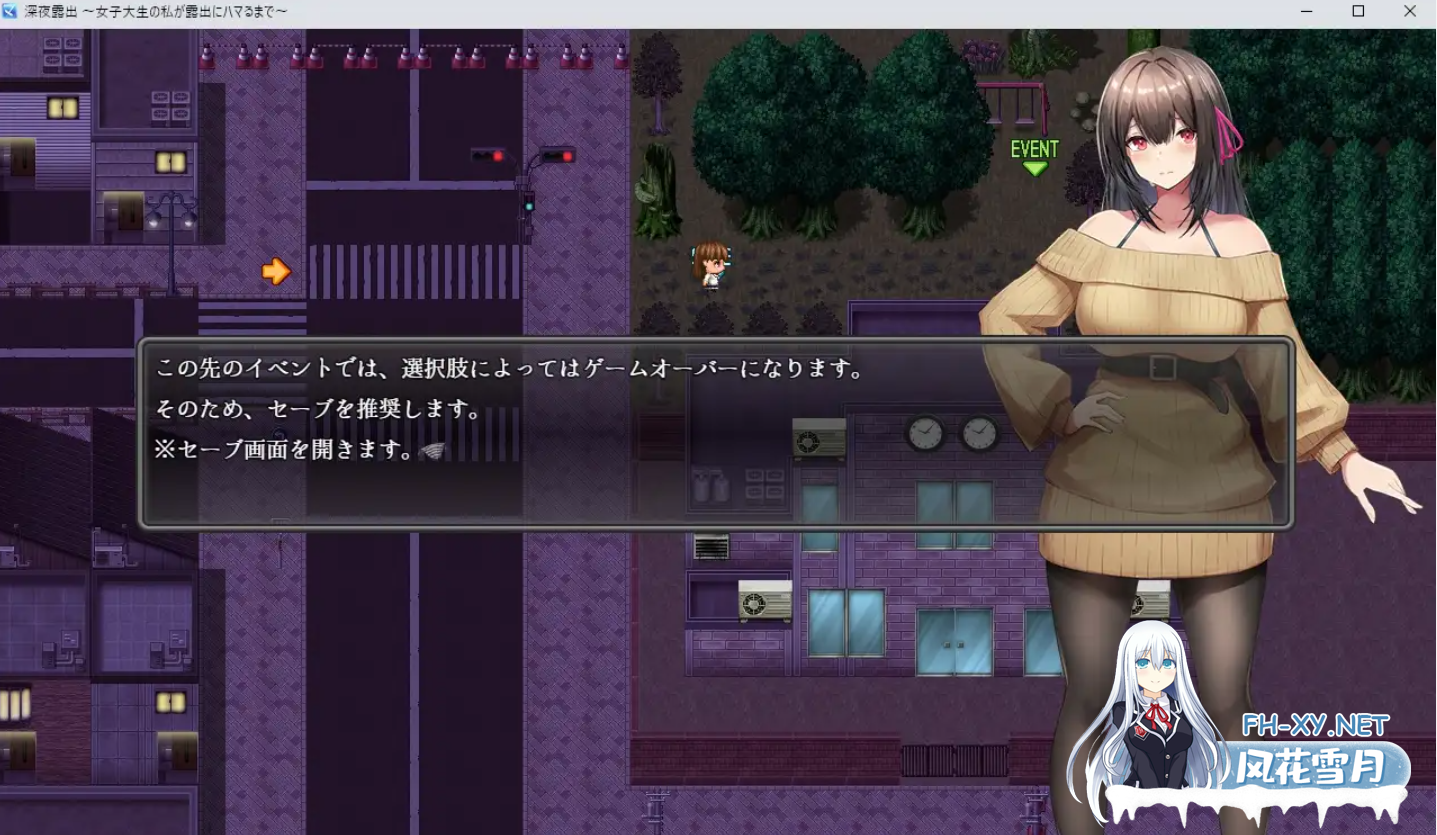Close the 深夜露出 game window
This screenshot has width=1437, height=835.
tap(1411, 11)
